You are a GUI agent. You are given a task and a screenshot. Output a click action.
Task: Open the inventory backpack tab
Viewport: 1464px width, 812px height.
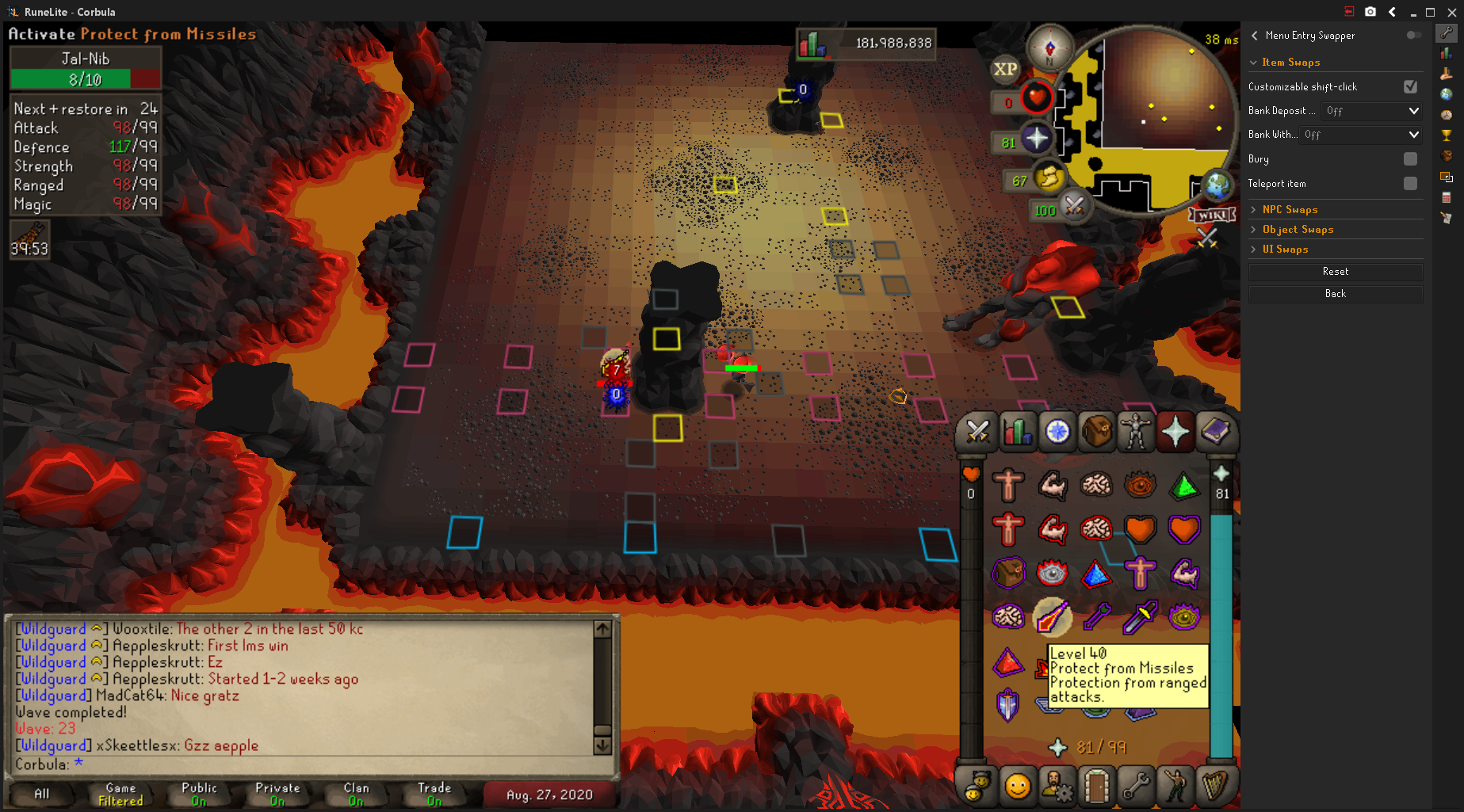tap(1097, 433)
